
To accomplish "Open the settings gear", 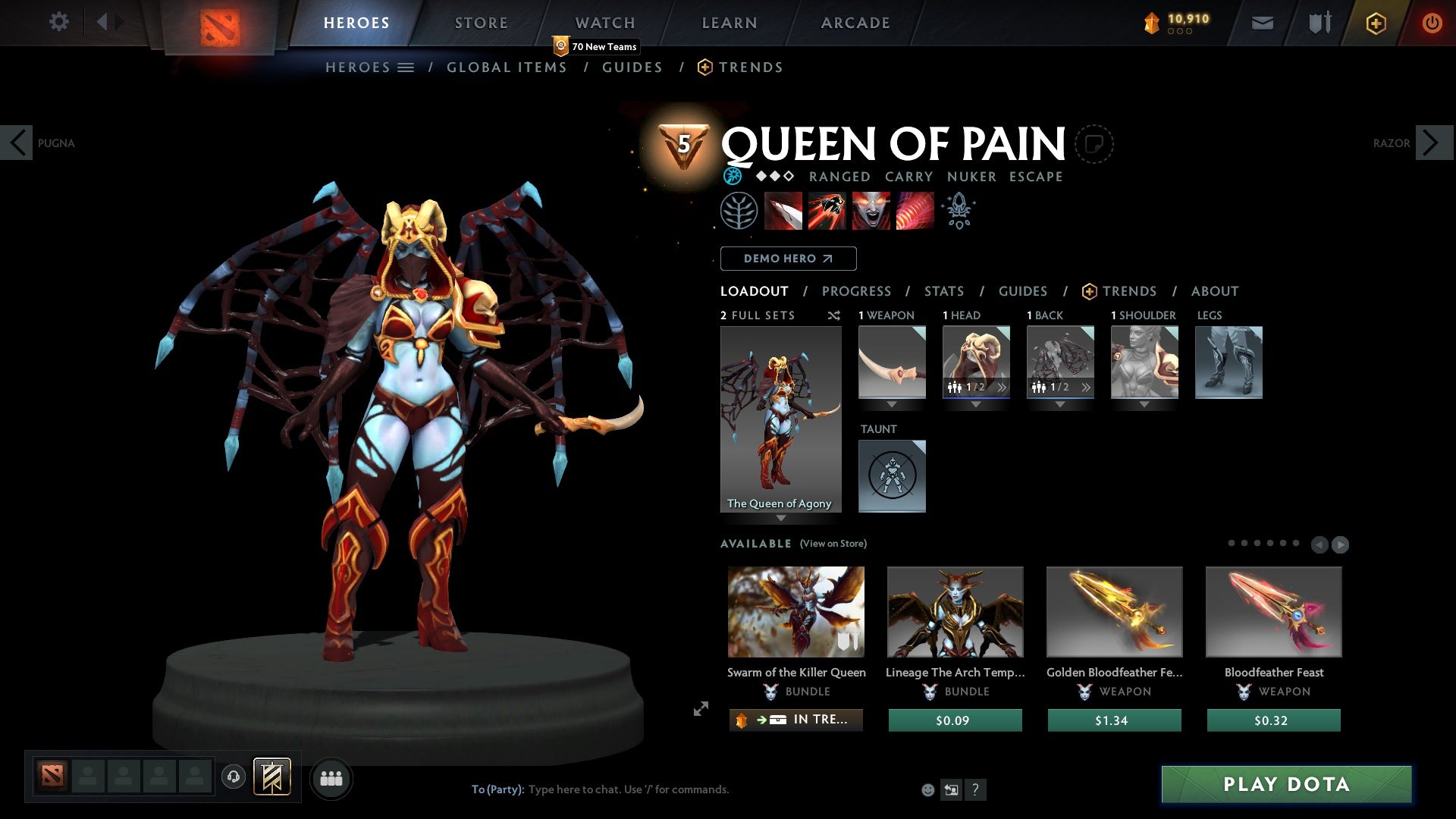I will click(58, 22).
